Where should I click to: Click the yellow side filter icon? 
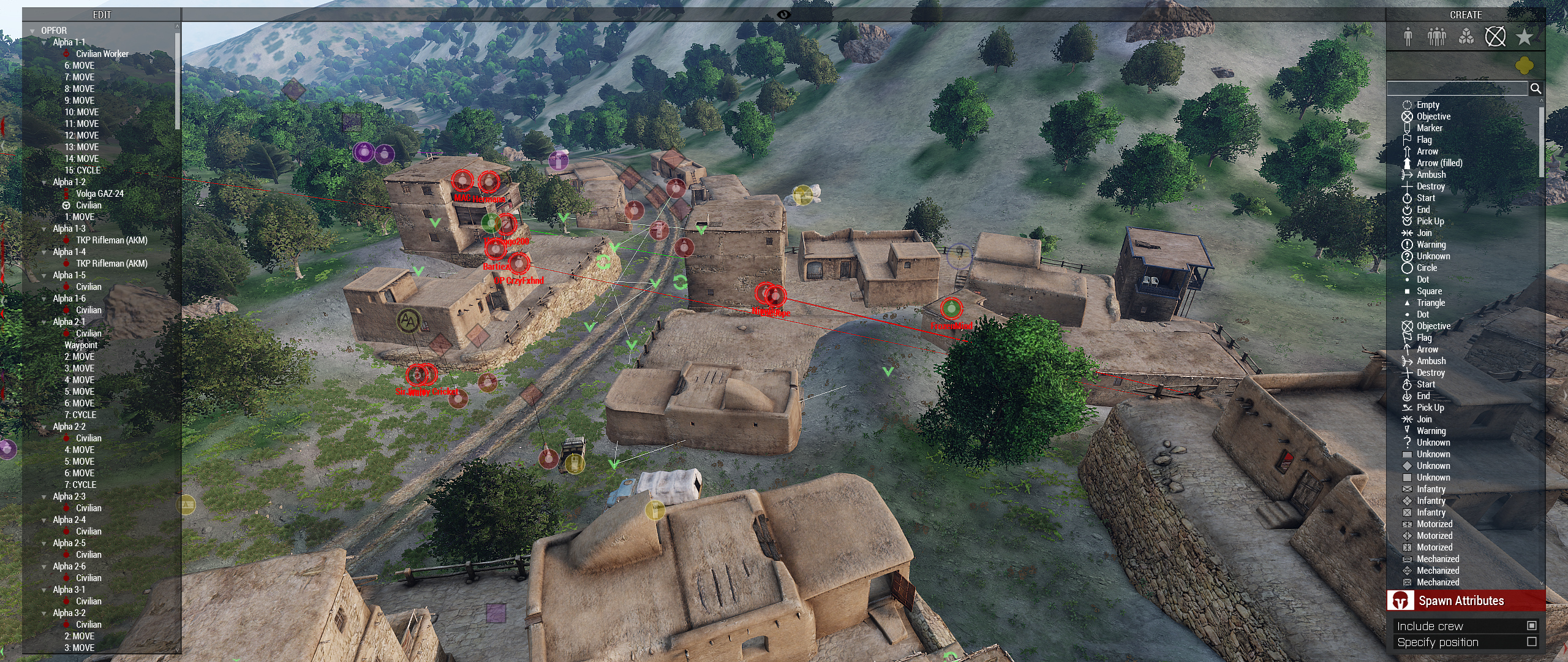click(1525, 66)
